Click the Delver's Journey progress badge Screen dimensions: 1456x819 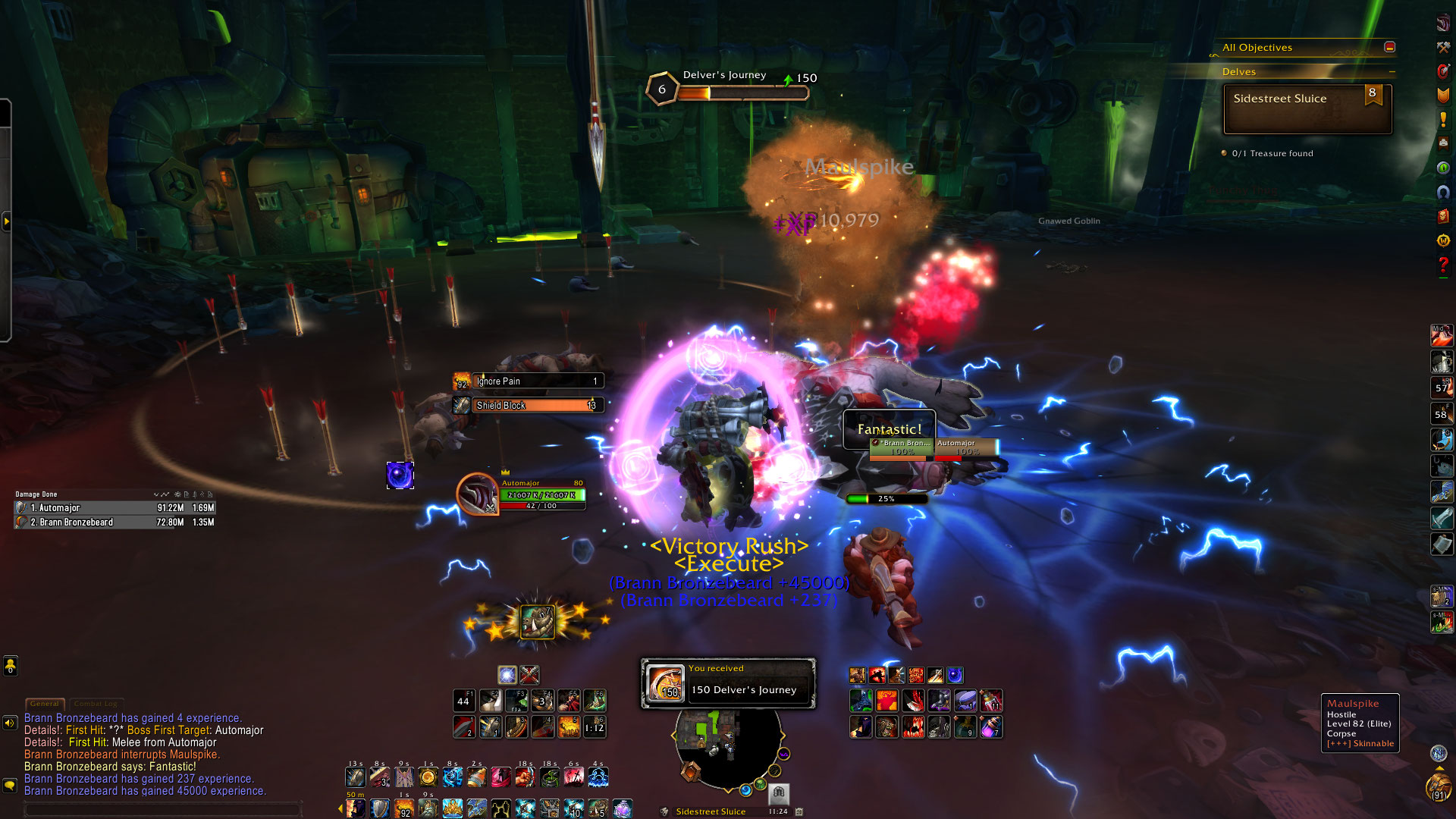[x=661, y=89]
